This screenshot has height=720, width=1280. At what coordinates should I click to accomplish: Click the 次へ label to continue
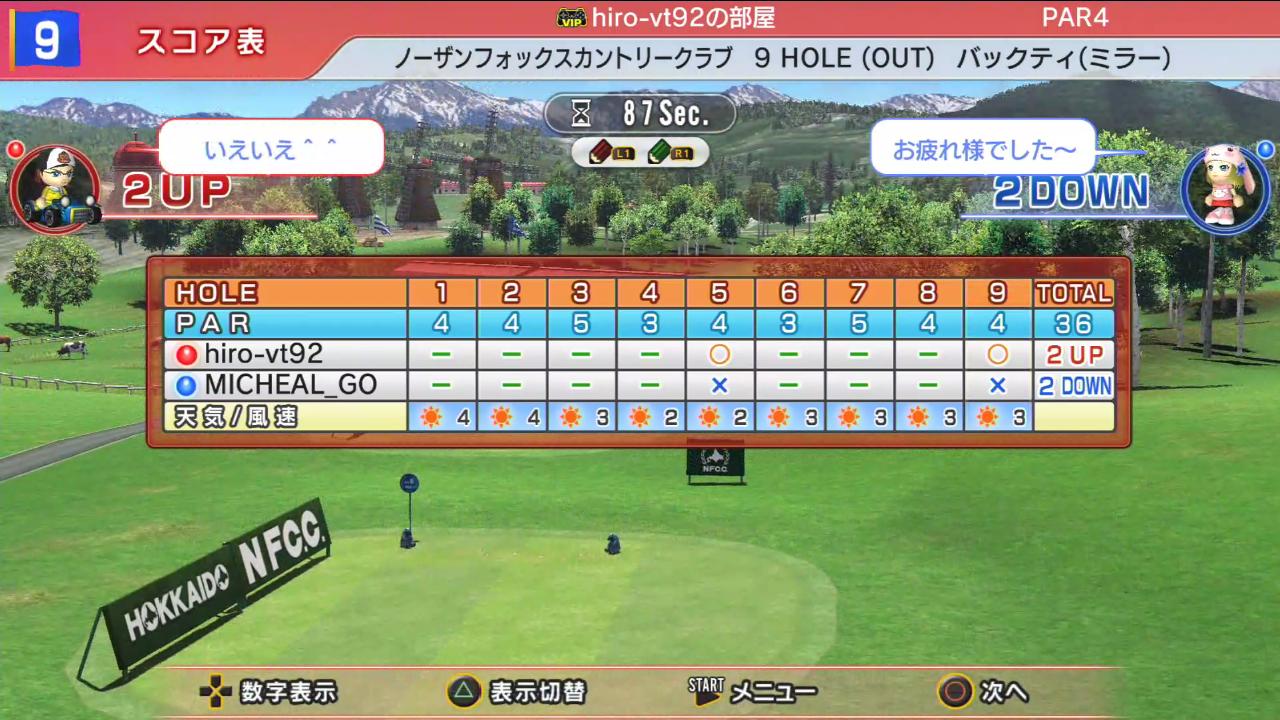click(1003, 691)
